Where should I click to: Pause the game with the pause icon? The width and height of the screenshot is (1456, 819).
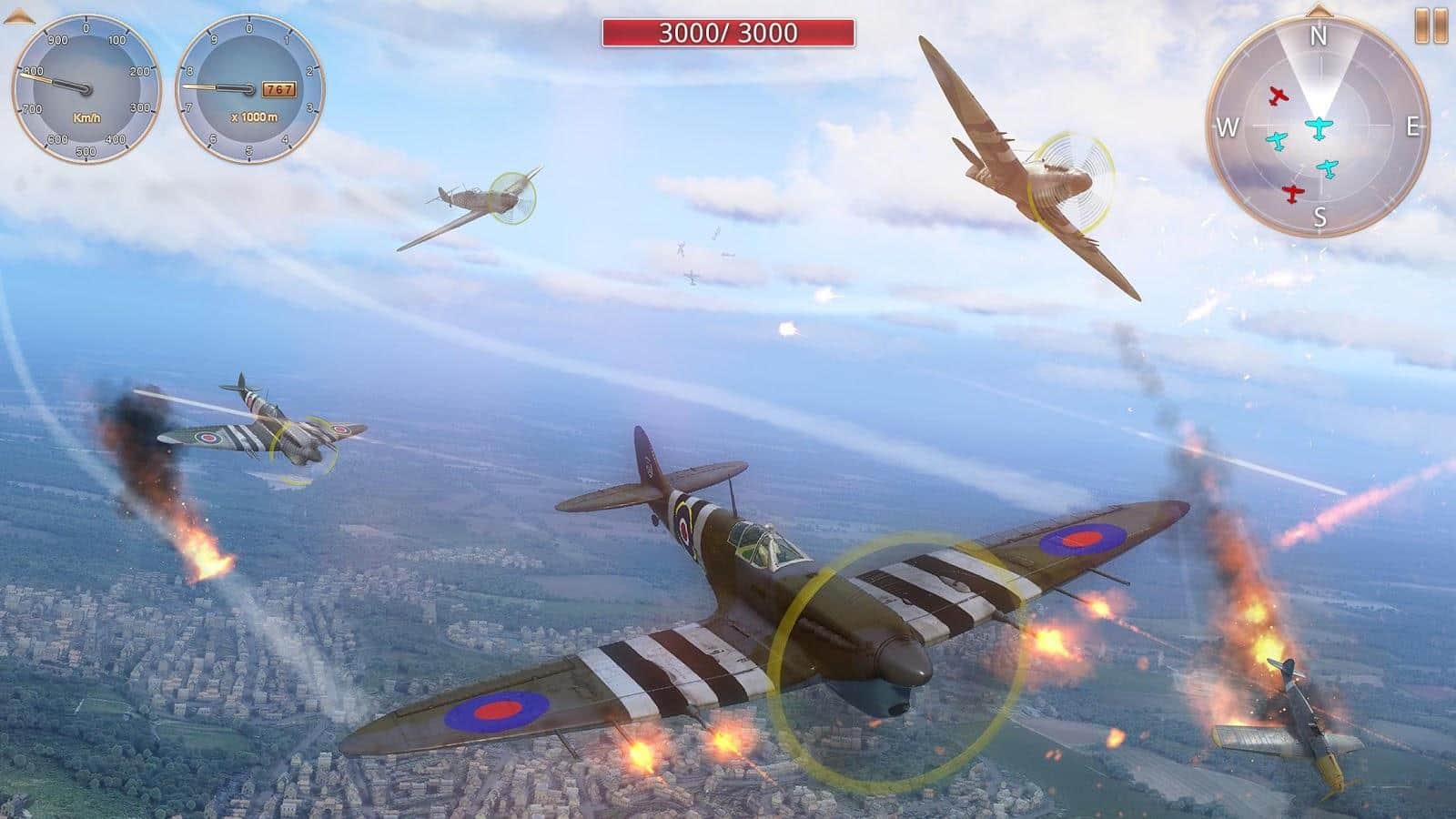[1431, 25]
